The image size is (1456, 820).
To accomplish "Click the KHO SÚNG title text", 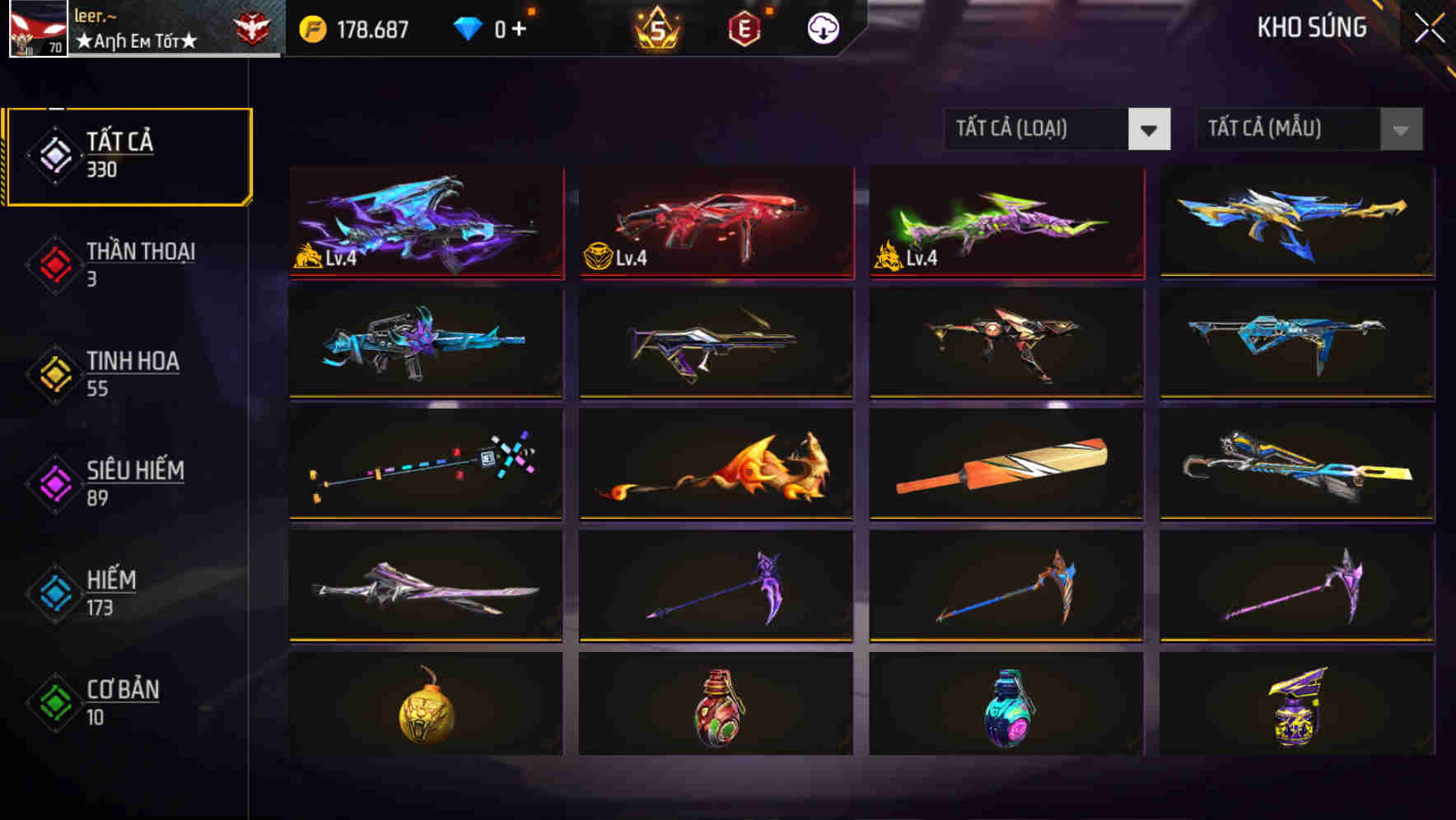I will click(1311, 27).
